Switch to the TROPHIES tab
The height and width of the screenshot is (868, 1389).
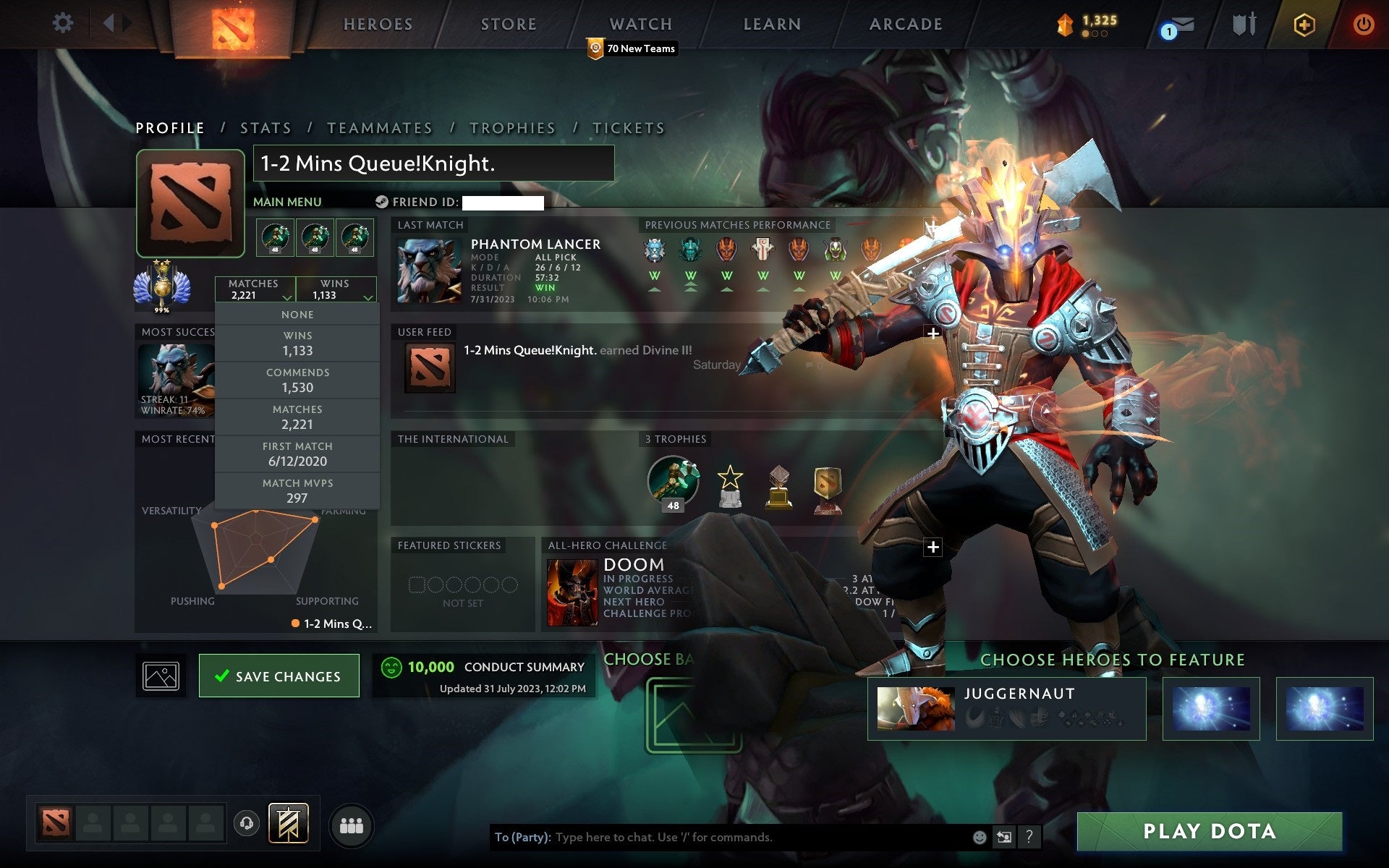512,127
